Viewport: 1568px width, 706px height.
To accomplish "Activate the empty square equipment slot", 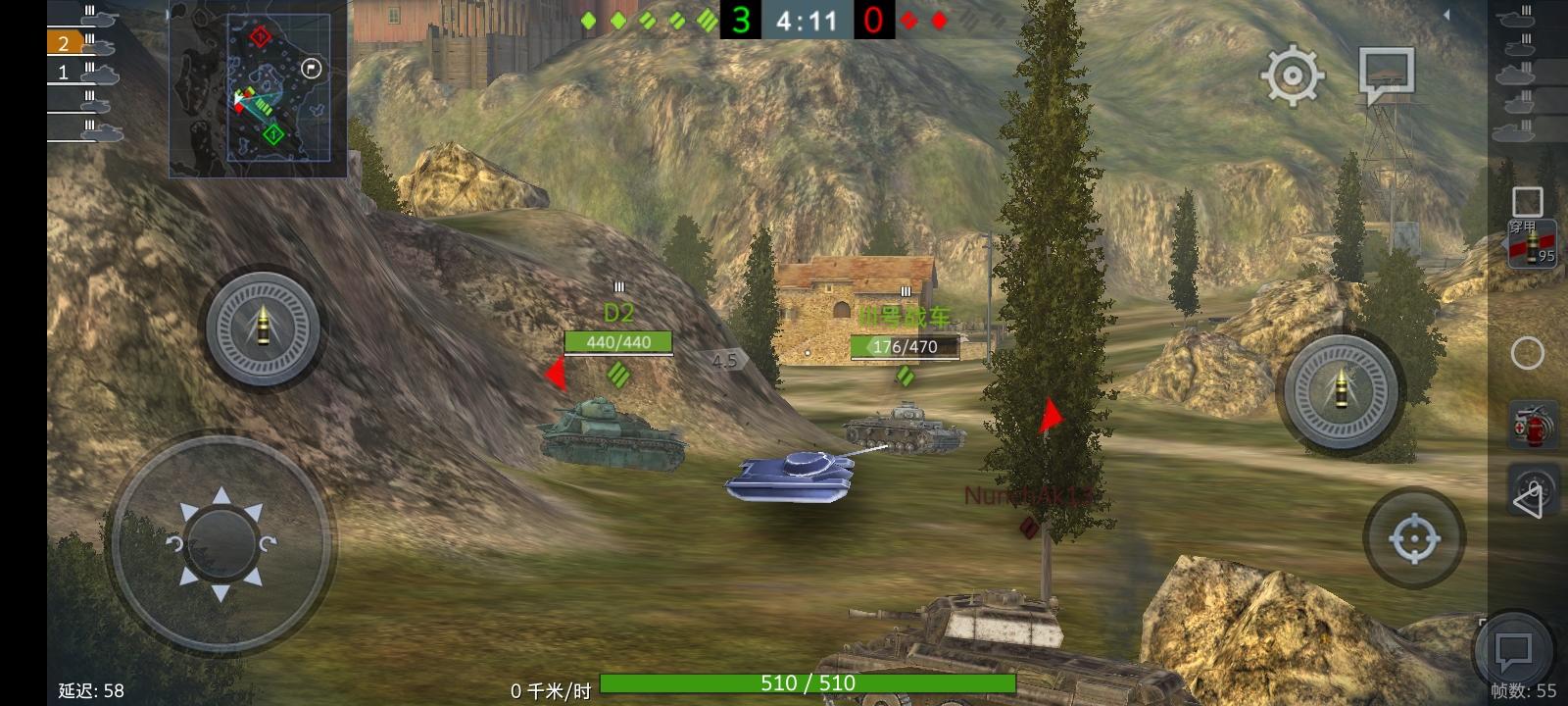I will pyautogui.click(x=1528, y=203).
